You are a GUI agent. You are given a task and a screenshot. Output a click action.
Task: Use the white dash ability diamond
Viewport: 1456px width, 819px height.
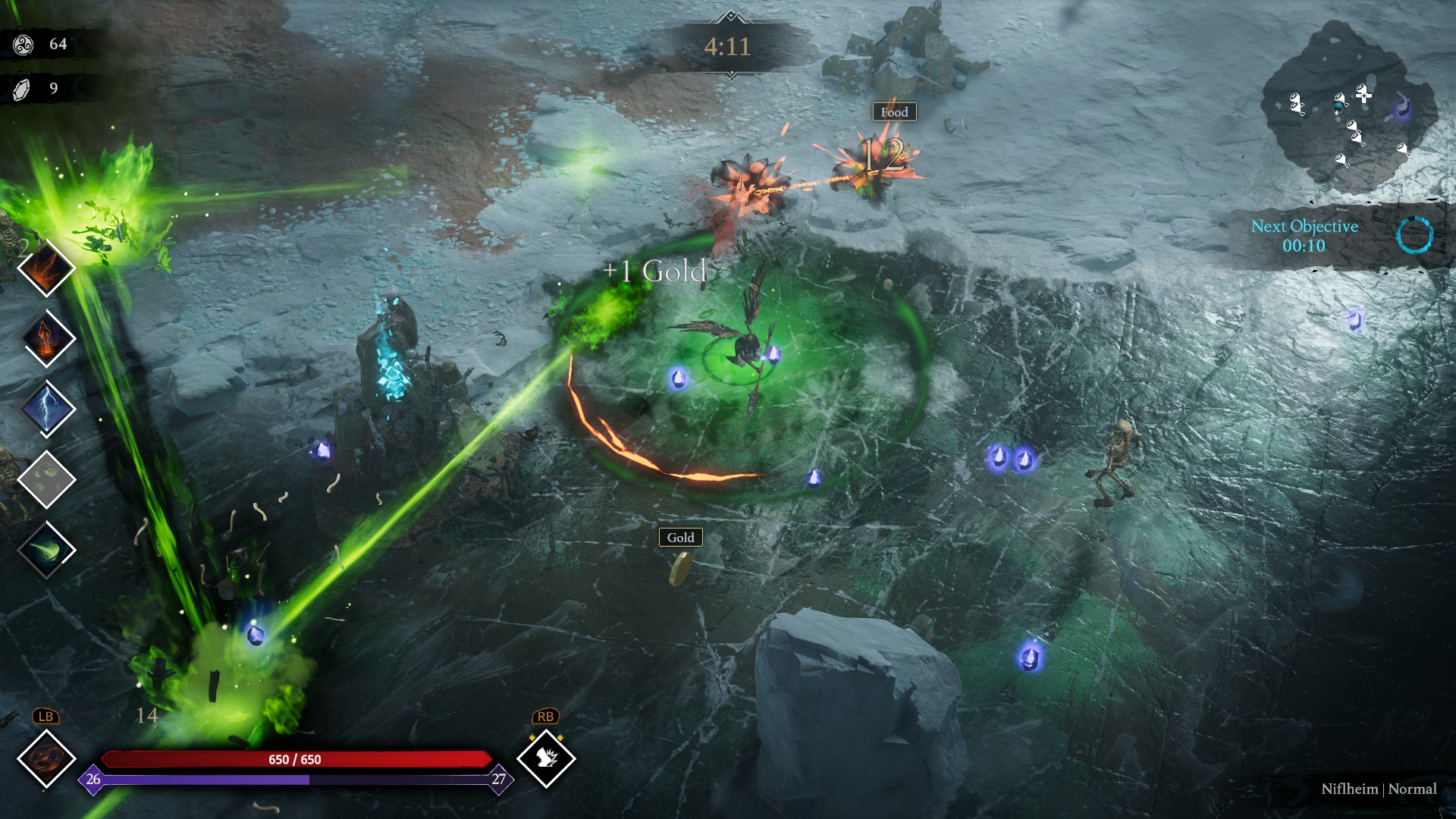(x=546, y=758)
